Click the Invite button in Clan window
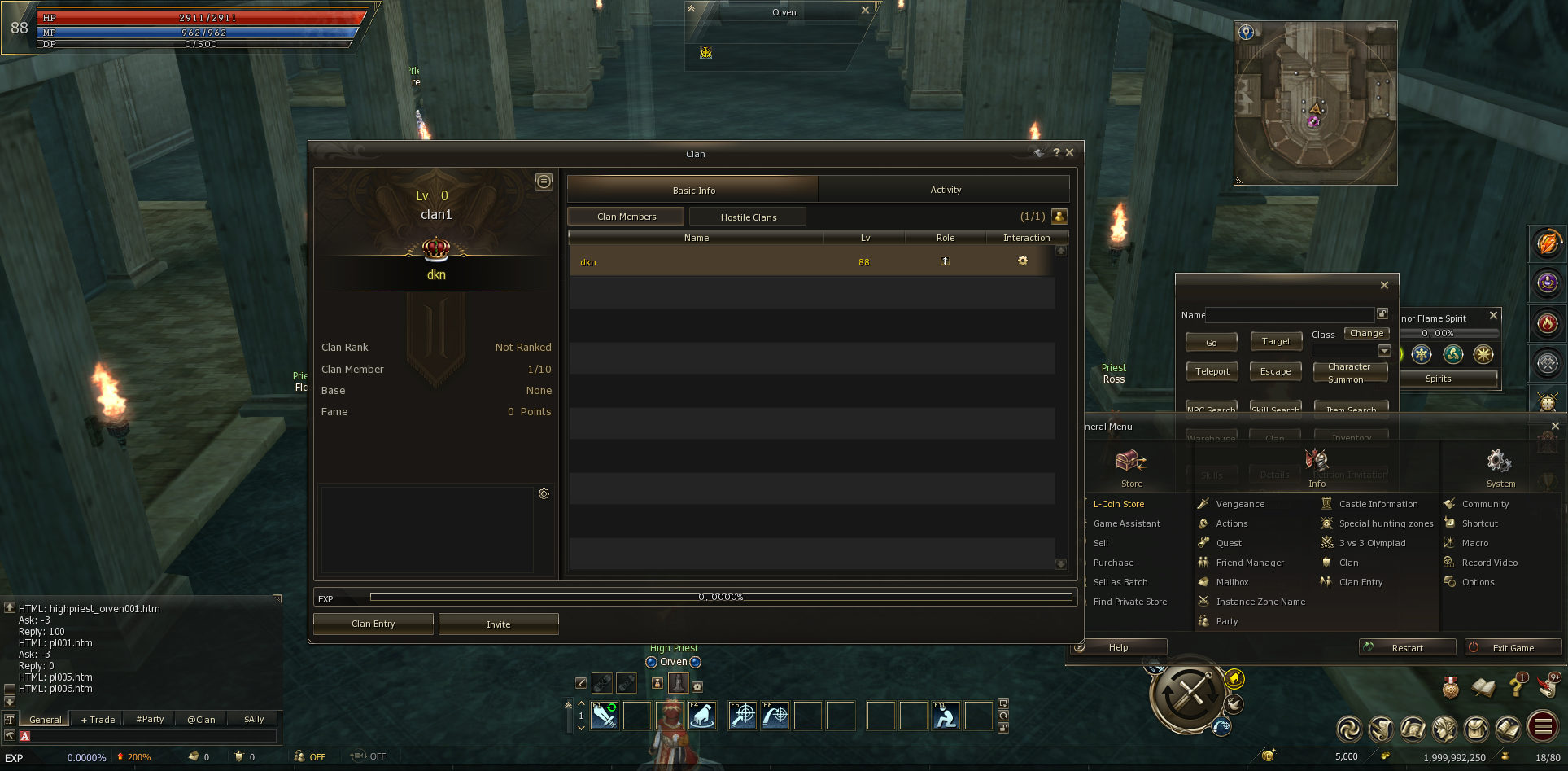1568x771 pixels. (x=498, y=624)
